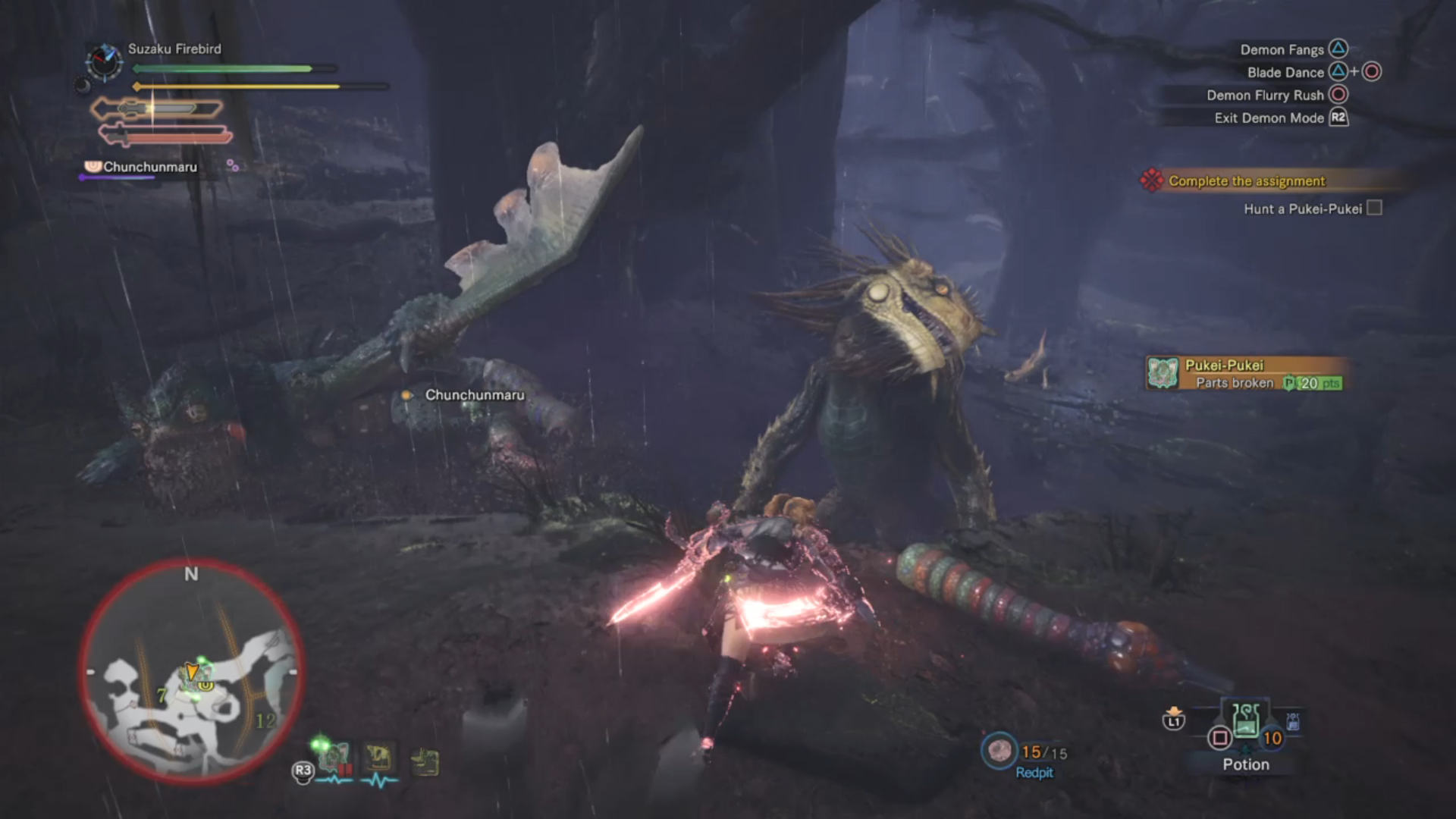Click the quest clock icon
This screenshot has width=1456, height=819.
(104, 62)
